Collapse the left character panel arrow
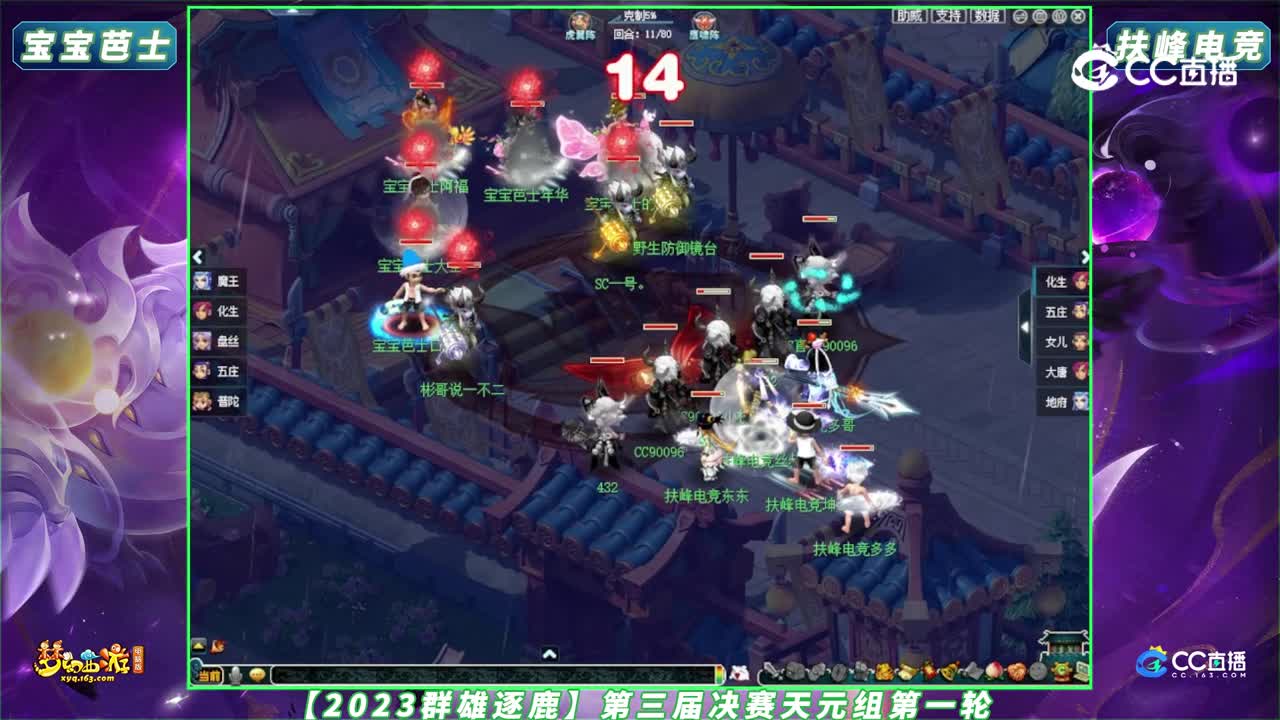This screenshot has height=720, width=1280. 199,255
